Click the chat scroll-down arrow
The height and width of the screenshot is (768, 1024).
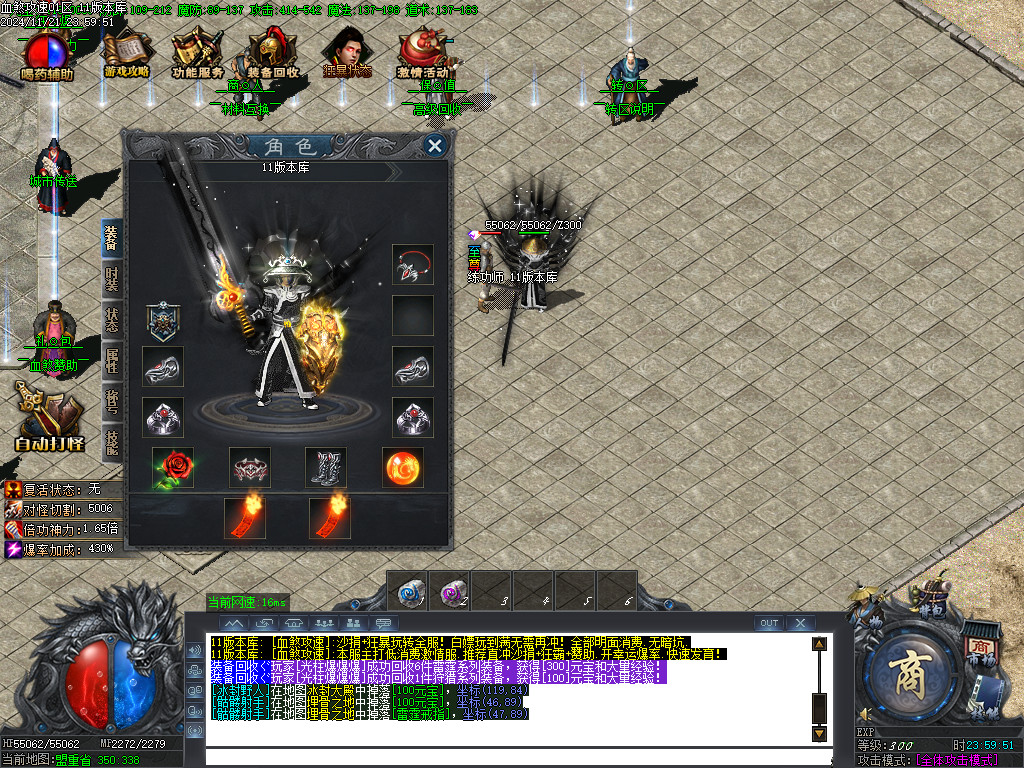click(x=819, y=733)
